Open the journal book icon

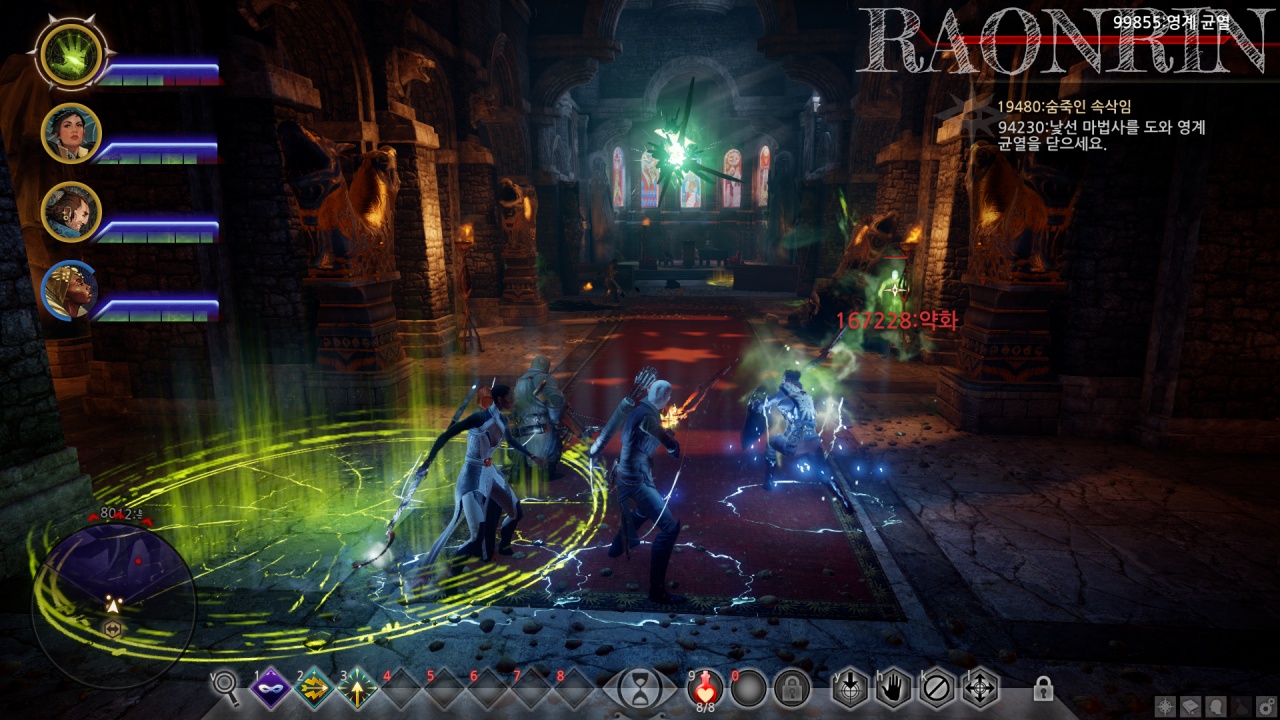click(1190, 706)
